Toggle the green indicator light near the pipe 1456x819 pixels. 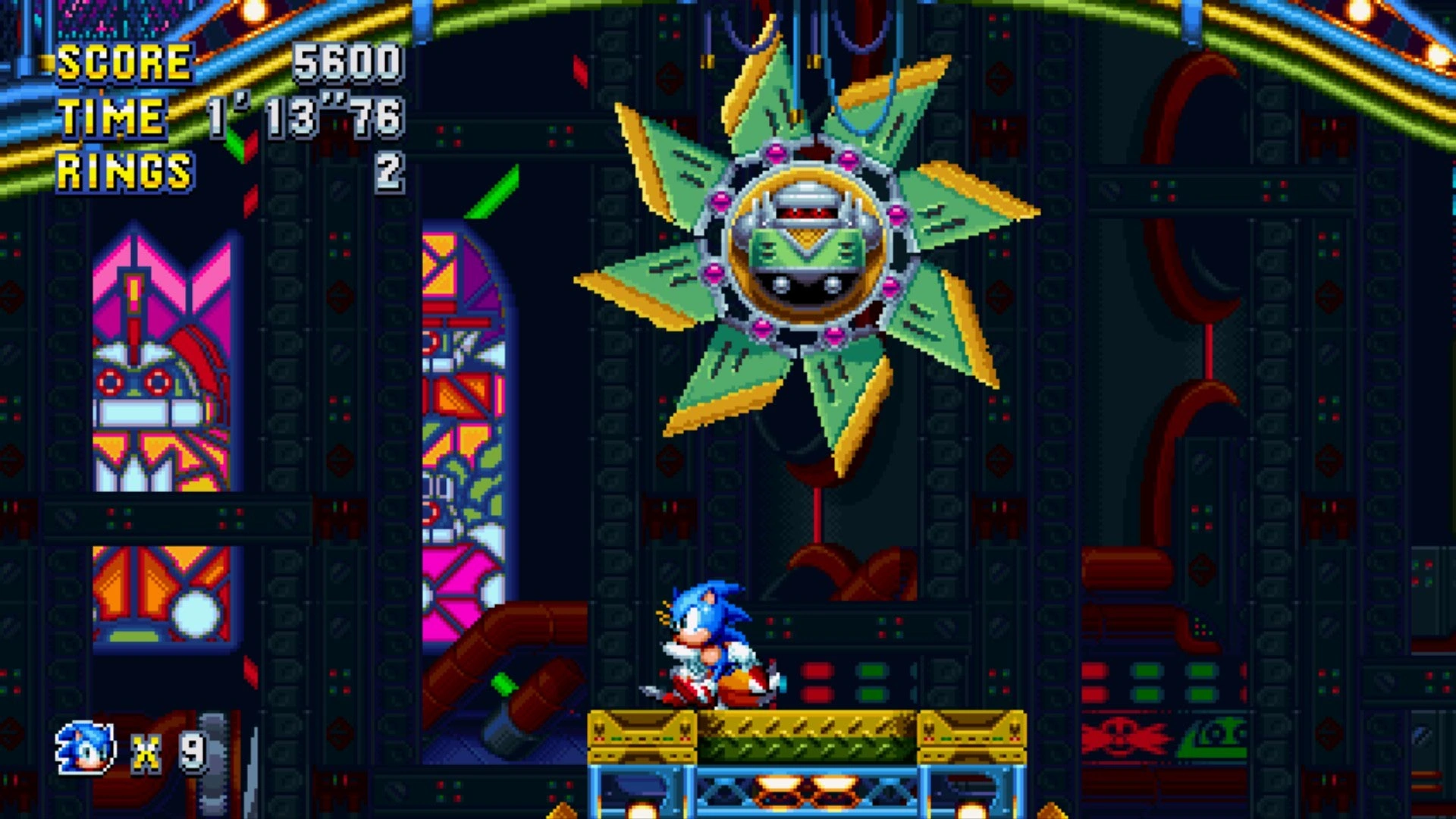click(504, 684)
